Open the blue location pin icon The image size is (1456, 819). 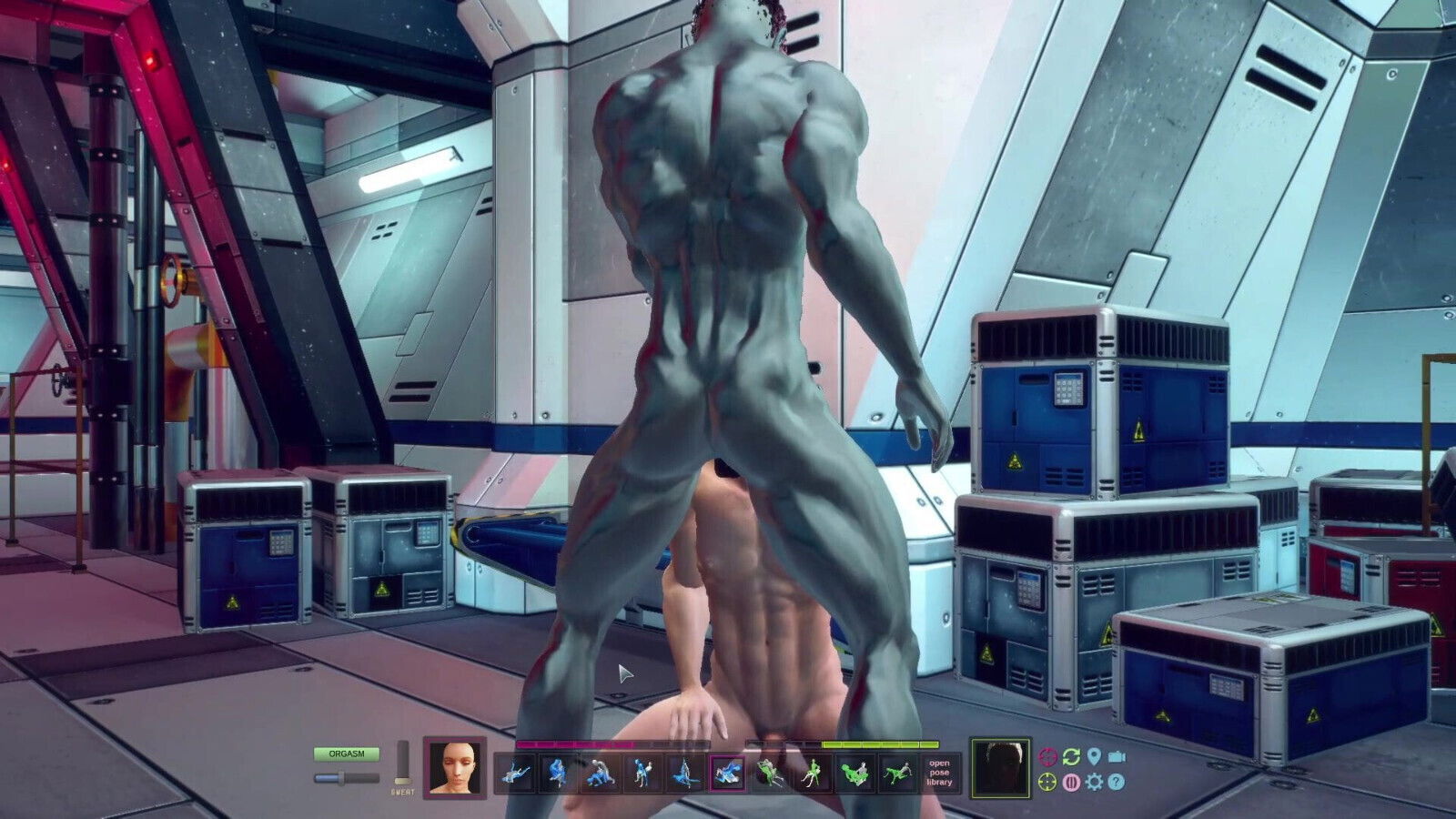click(x=1094, y=757)
